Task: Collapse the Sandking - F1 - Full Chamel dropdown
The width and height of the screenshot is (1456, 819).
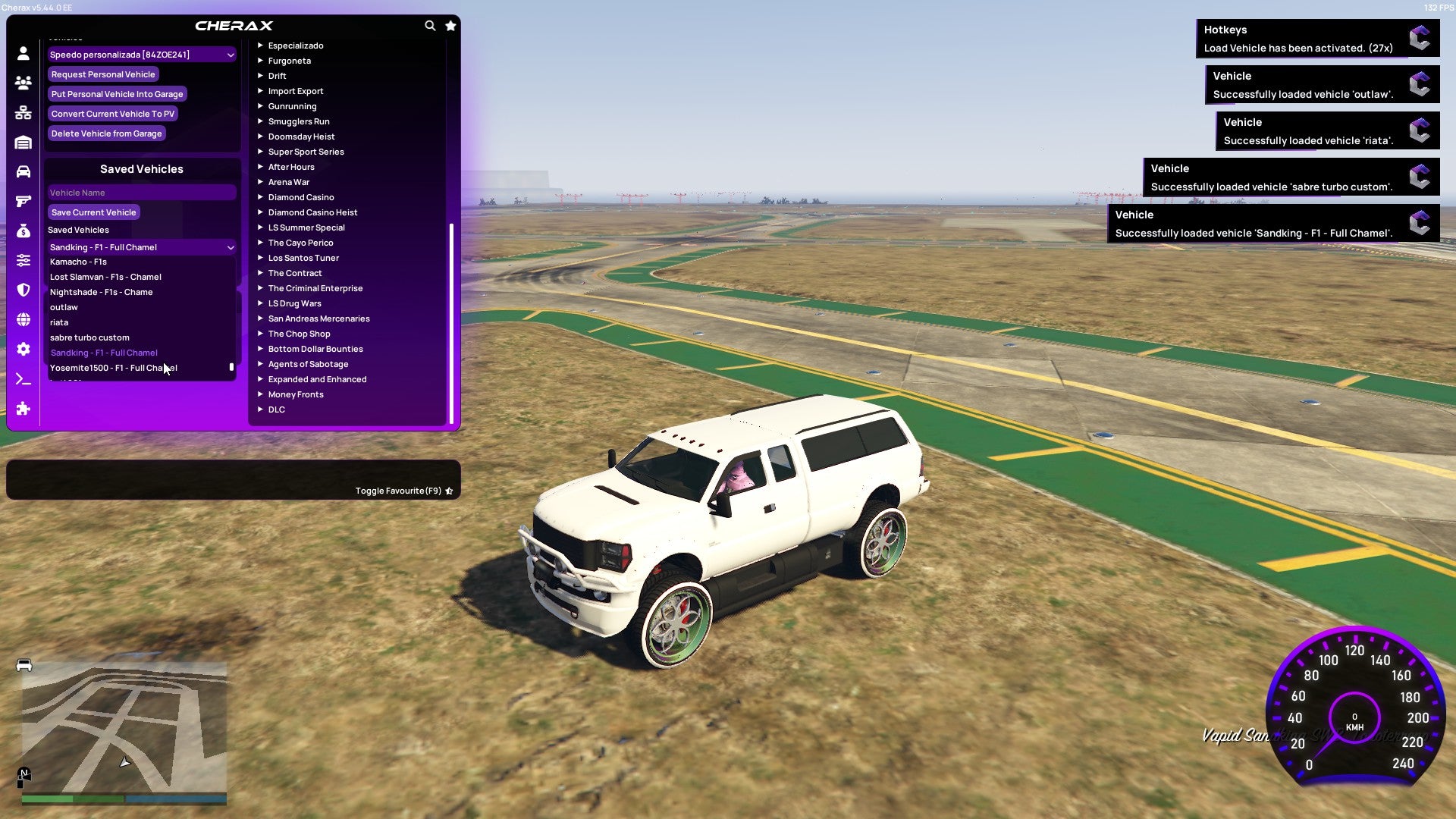Action: tap(230, 246)
